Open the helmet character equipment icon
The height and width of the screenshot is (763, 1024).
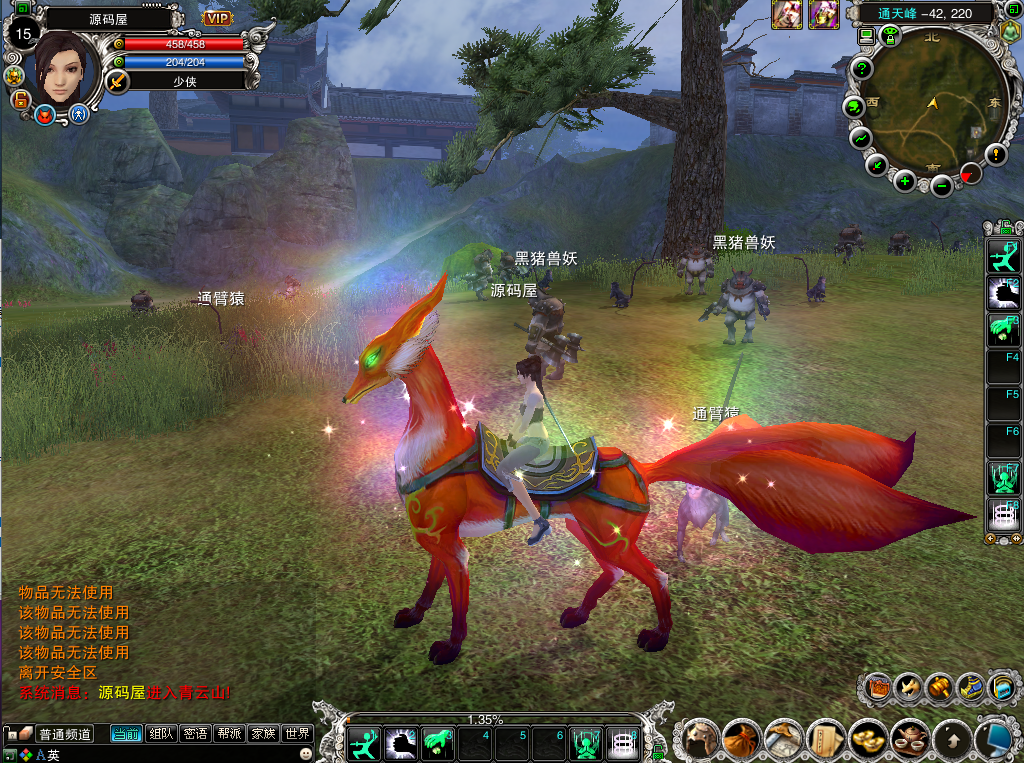pyautogui.click(x=701, y=740)
